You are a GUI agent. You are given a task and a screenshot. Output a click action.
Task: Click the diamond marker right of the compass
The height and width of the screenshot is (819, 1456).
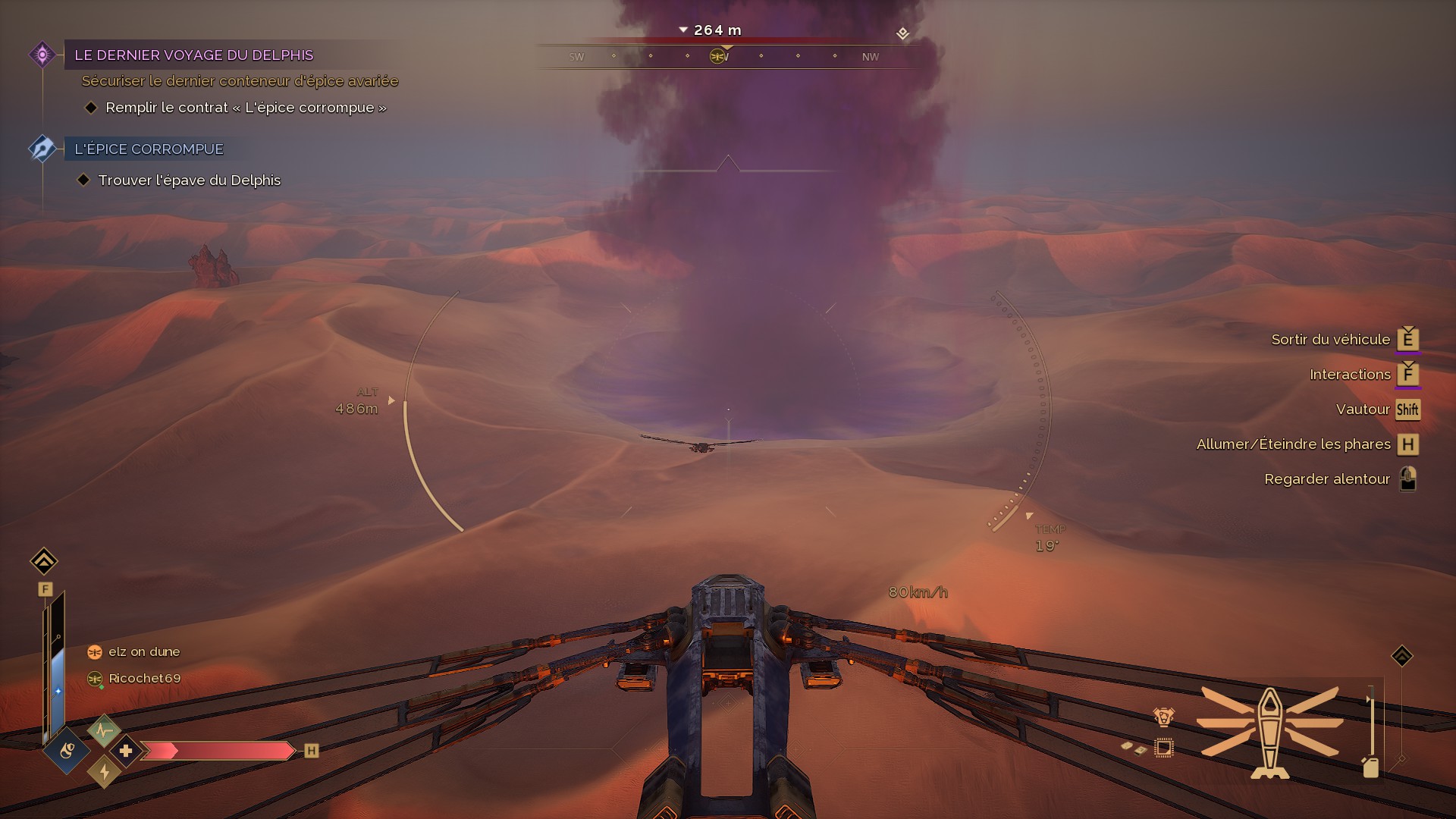902,33
